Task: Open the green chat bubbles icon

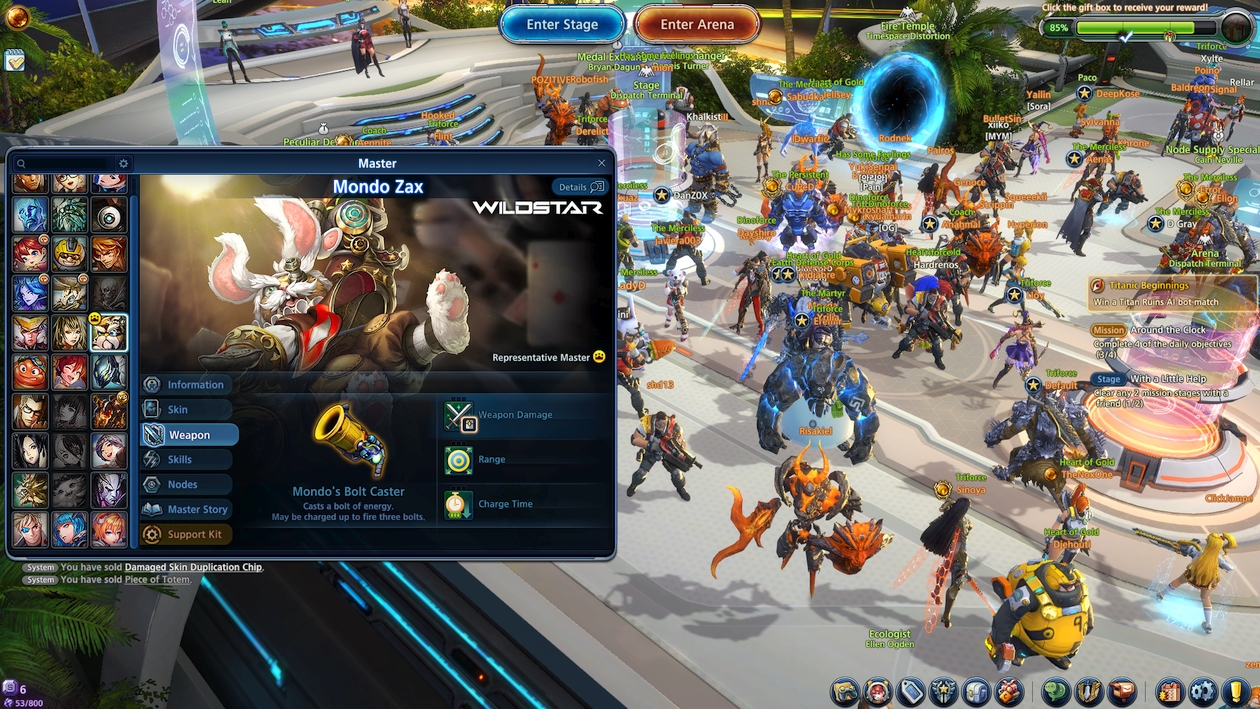Action: [1056, 691]
